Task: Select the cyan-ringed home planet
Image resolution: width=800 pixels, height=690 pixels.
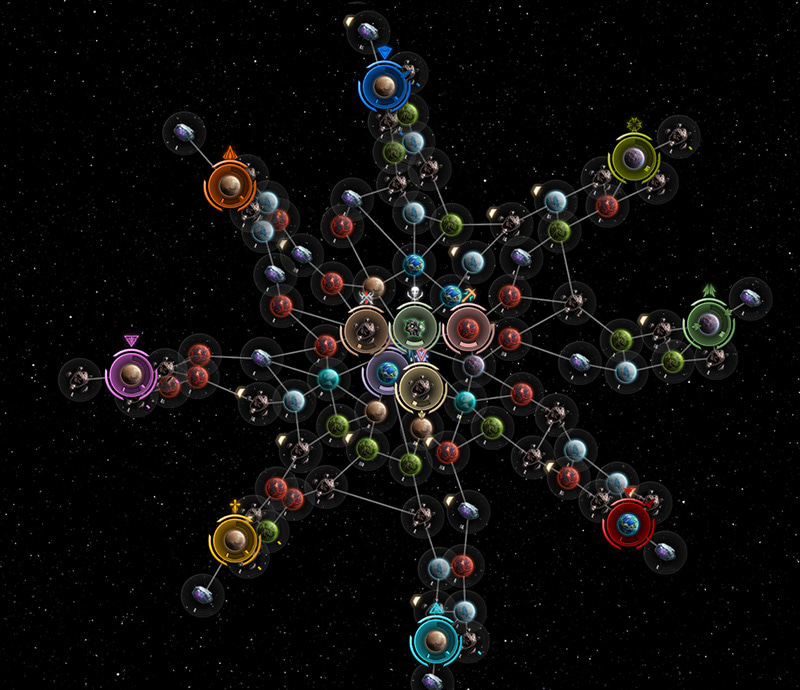Action: pyautogui.click(x=435, y=637)
